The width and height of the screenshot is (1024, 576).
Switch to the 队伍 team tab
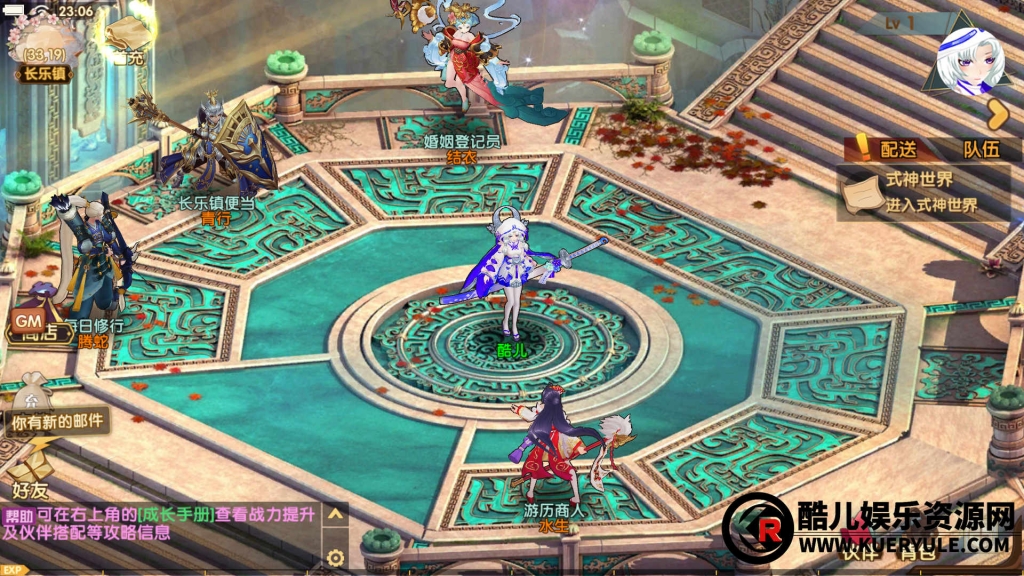[979, 149]
